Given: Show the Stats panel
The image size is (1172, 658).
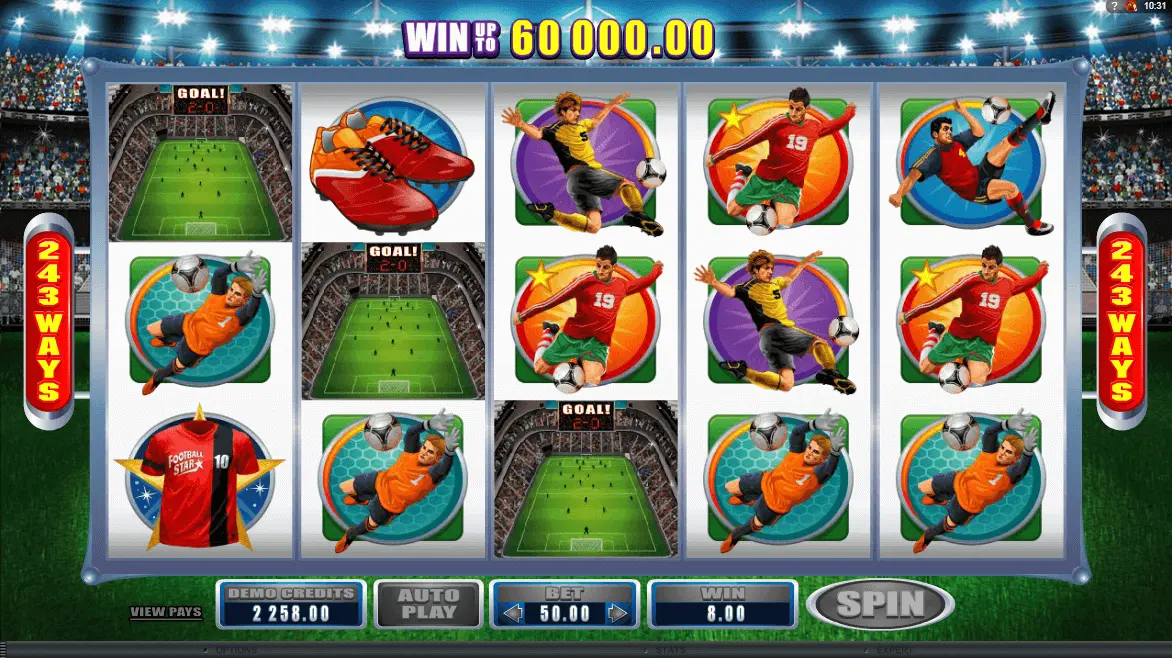Looking at the screenshot, I should (671, 651).
